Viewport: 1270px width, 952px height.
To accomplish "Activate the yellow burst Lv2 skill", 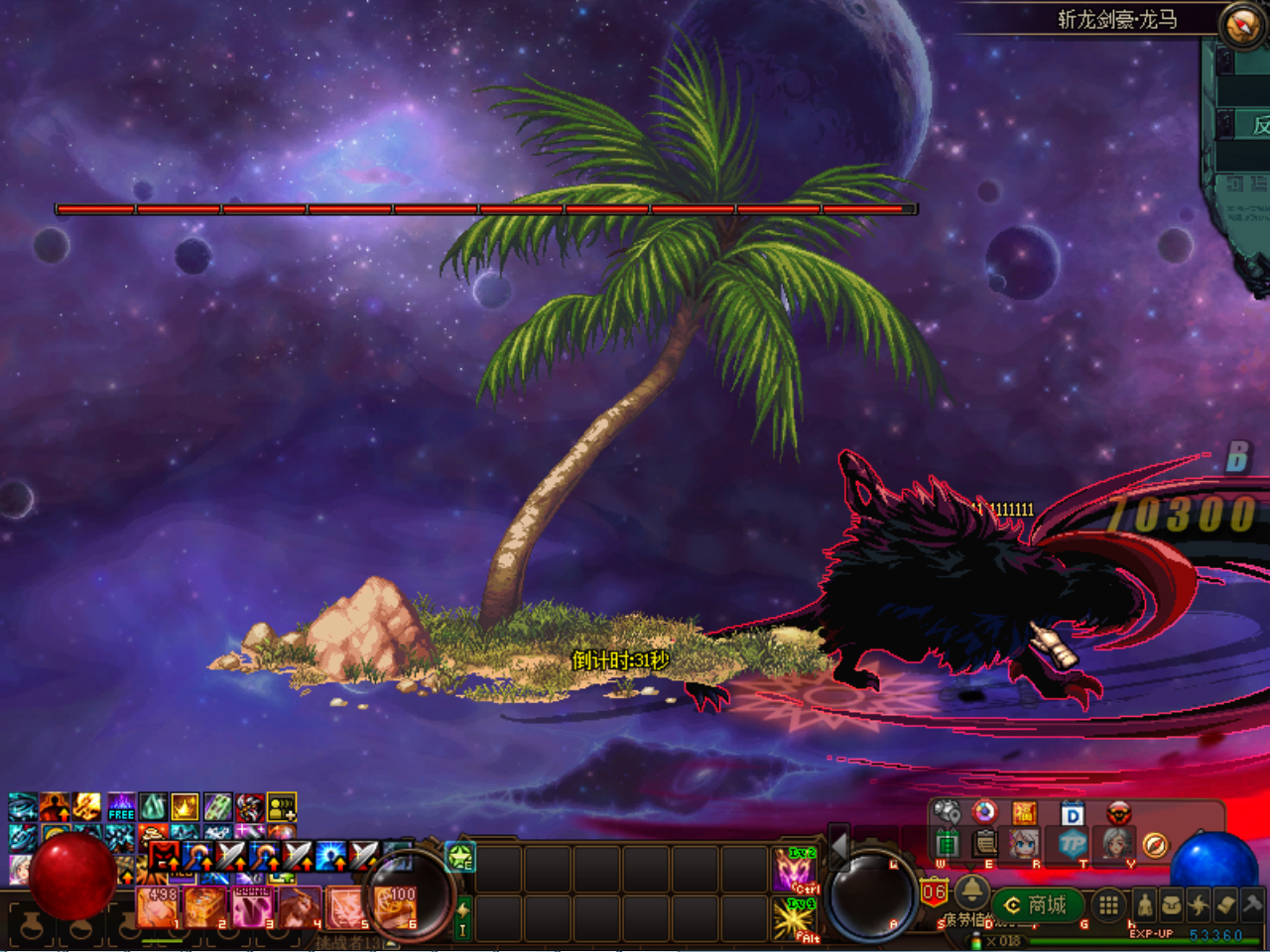I will click(x=795, y=918).
